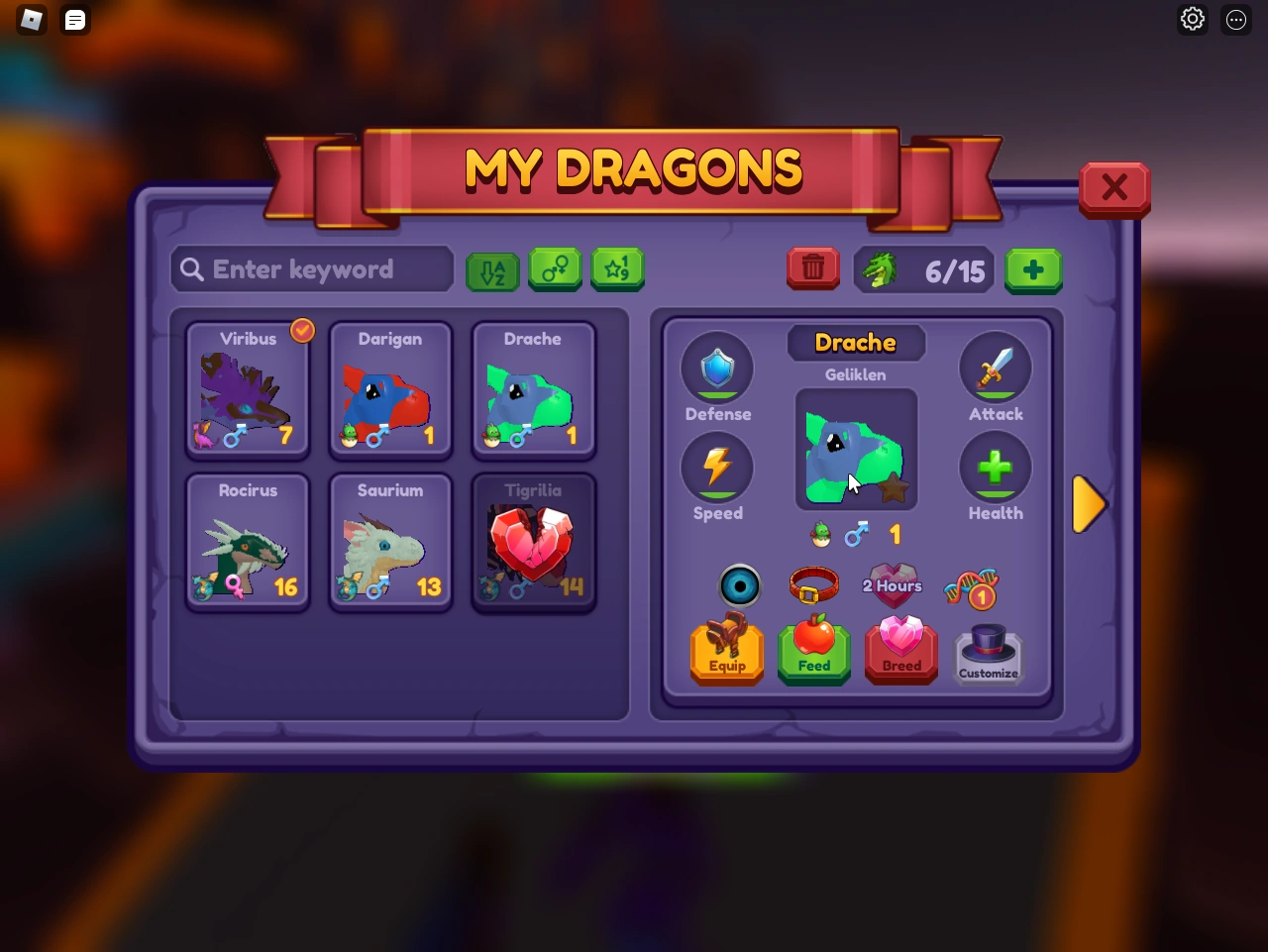
Task: Open the settings gear in top bar
Action: [x=1192, y=19]
